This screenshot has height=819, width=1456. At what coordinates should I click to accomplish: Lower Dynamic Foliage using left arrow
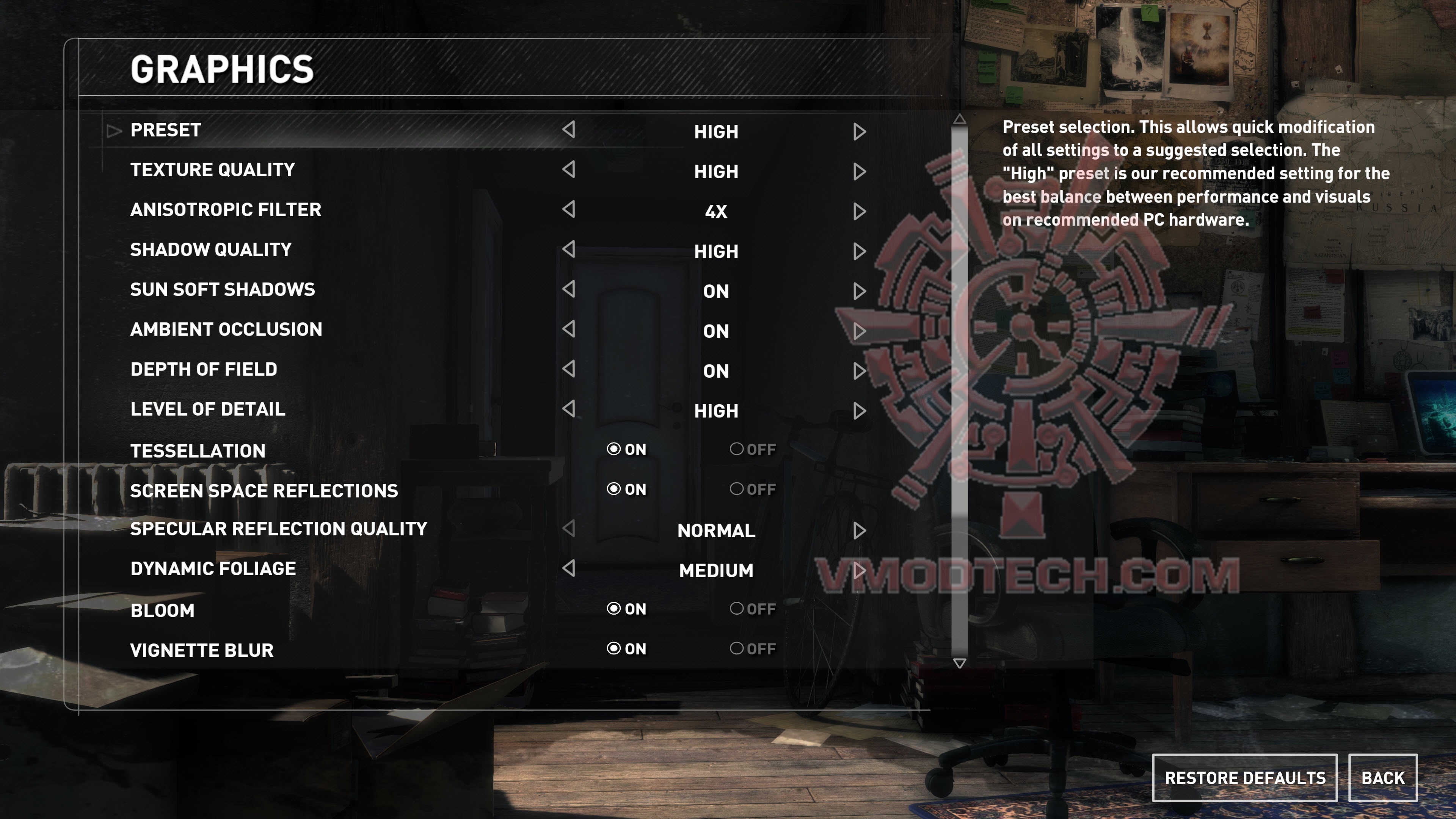point(569,568)
